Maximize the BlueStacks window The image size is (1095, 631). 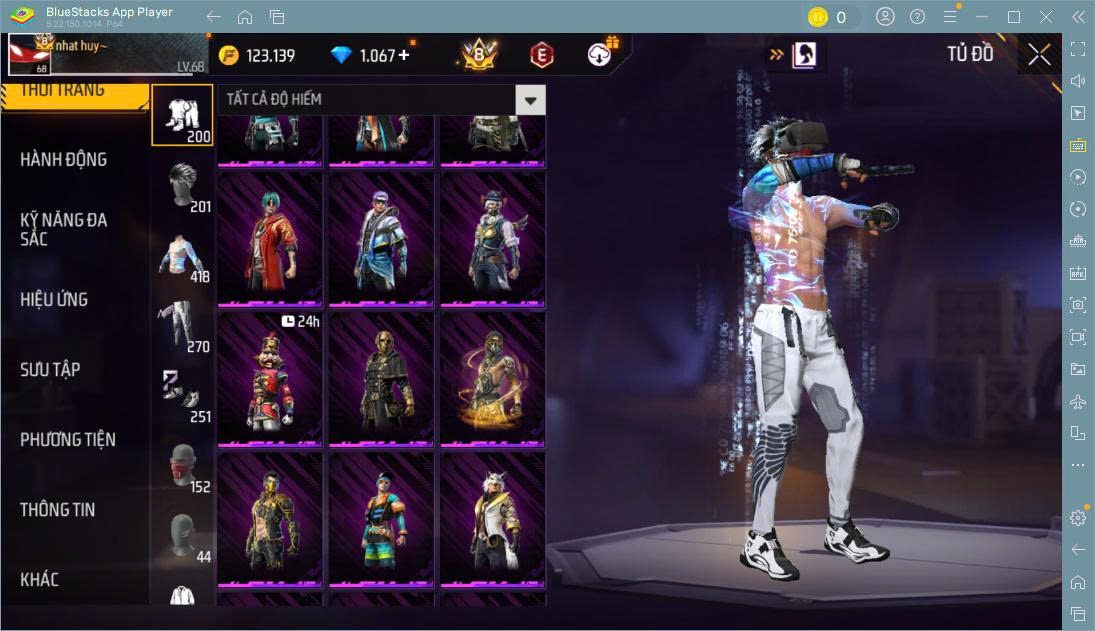click(1014, 17)
